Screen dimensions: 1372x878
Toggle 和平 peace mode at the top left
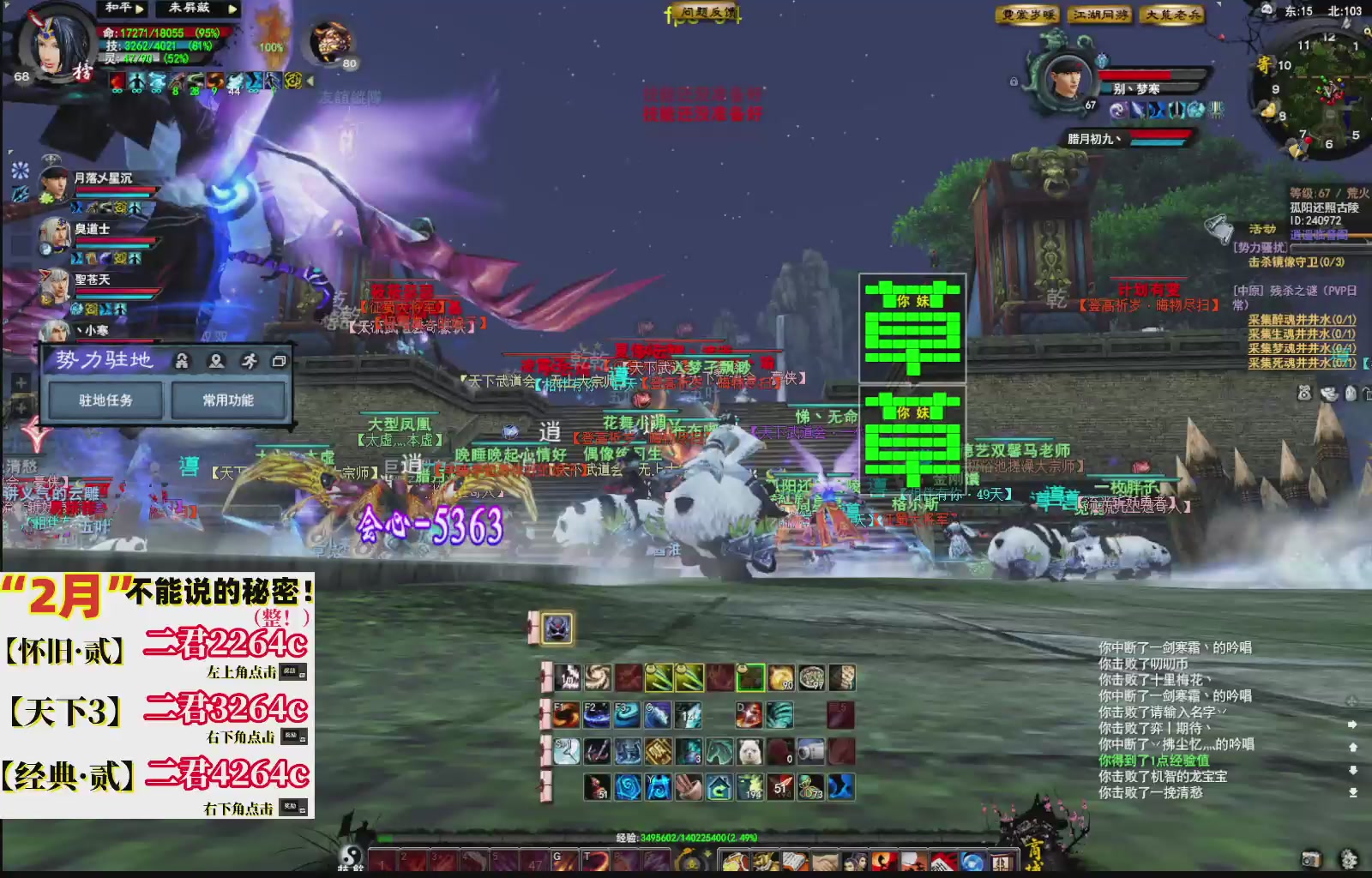click(117, 9)
